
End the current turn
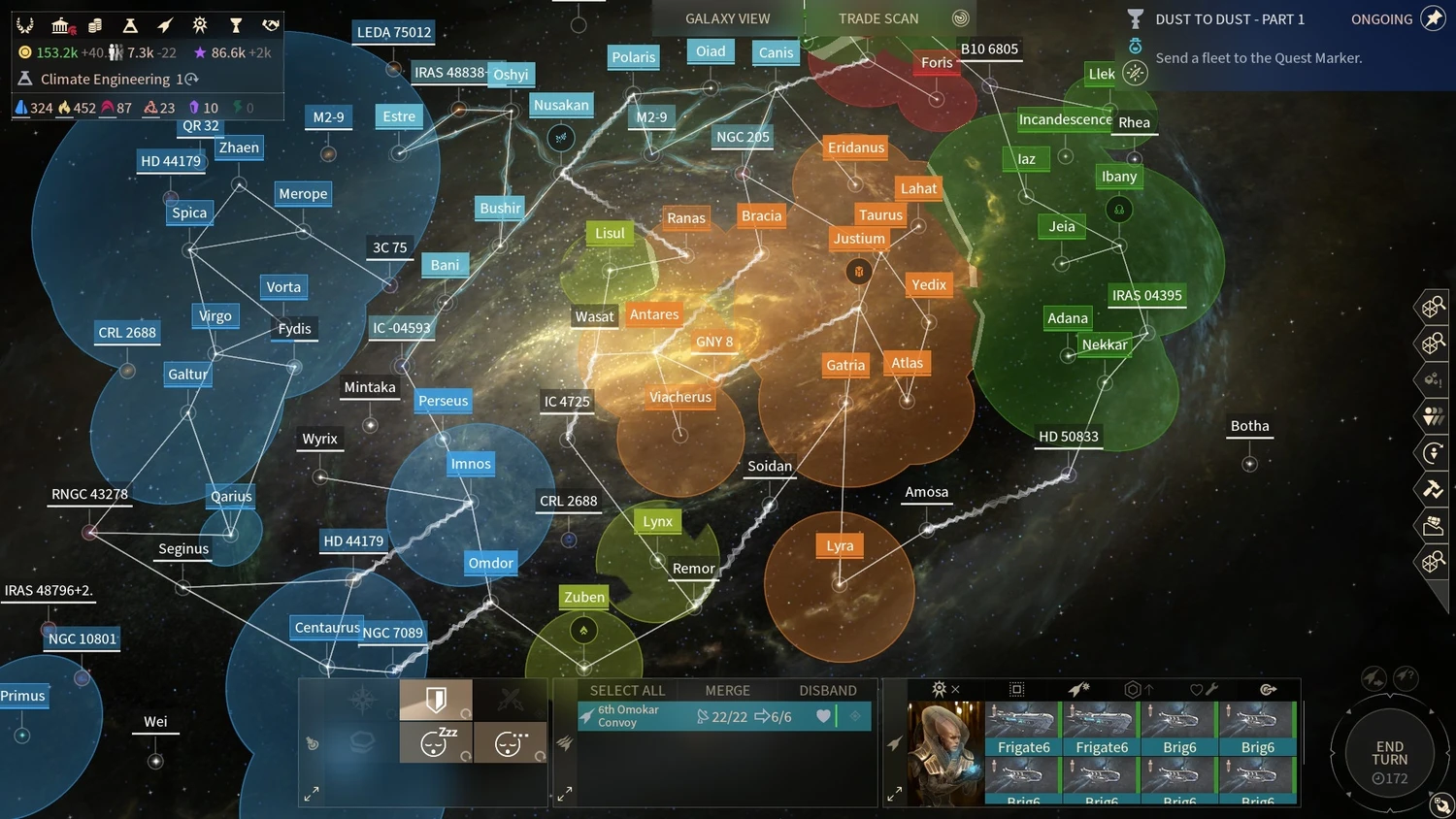pyautogui.click(x=1389, y=754)
